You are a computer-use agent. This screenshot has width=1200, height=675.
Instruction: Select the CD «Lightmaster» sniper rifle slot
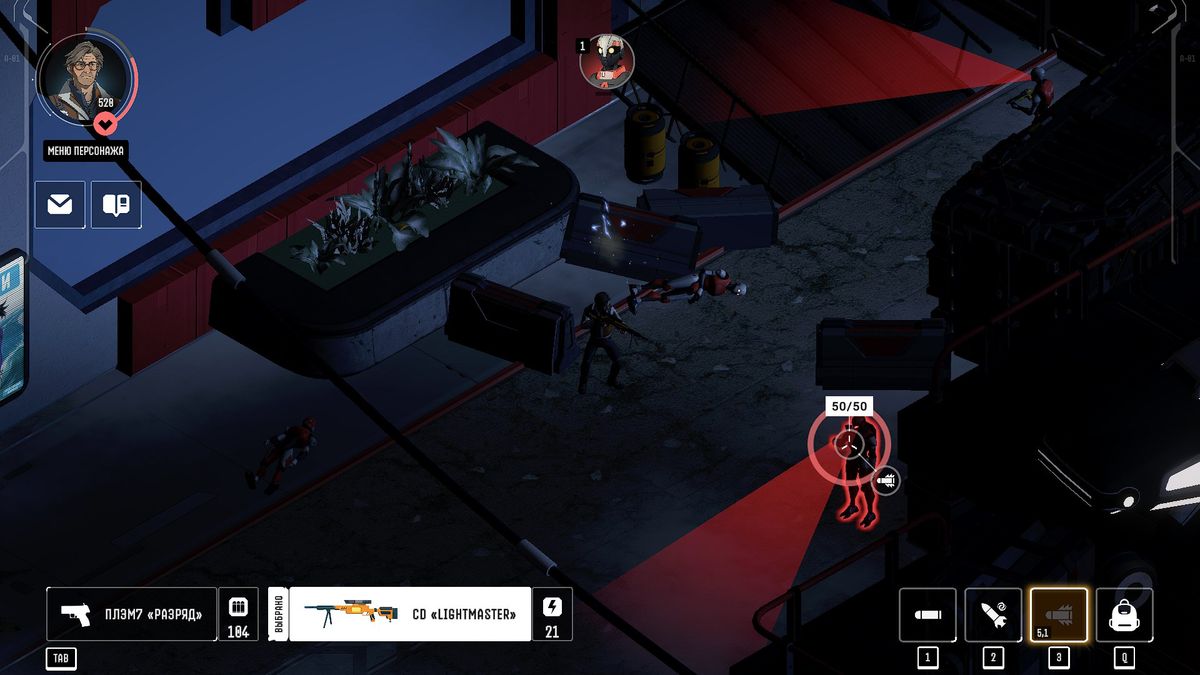409,613
